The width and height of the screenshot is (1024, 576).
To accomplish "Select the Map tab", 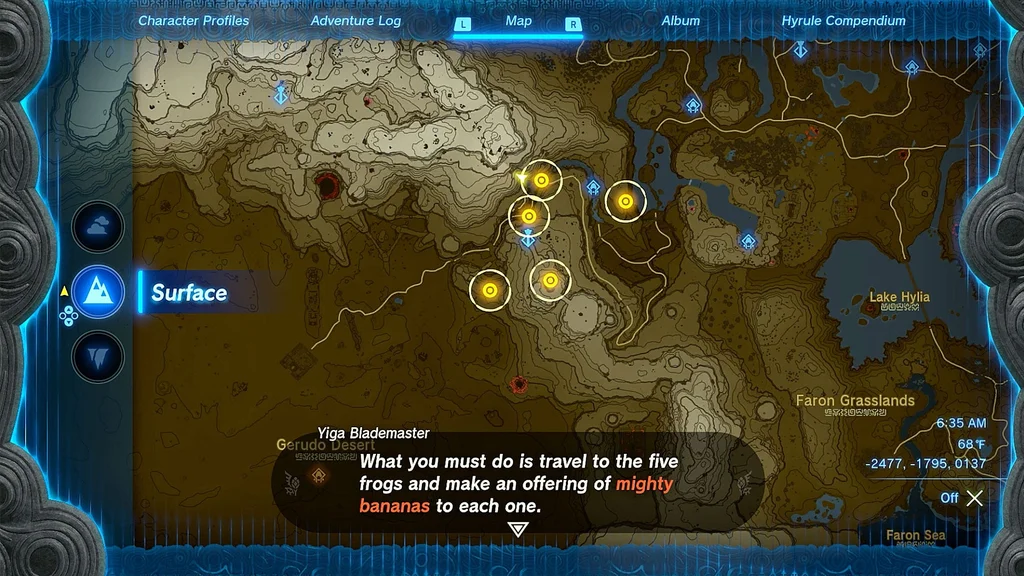I will coord(518,21).
